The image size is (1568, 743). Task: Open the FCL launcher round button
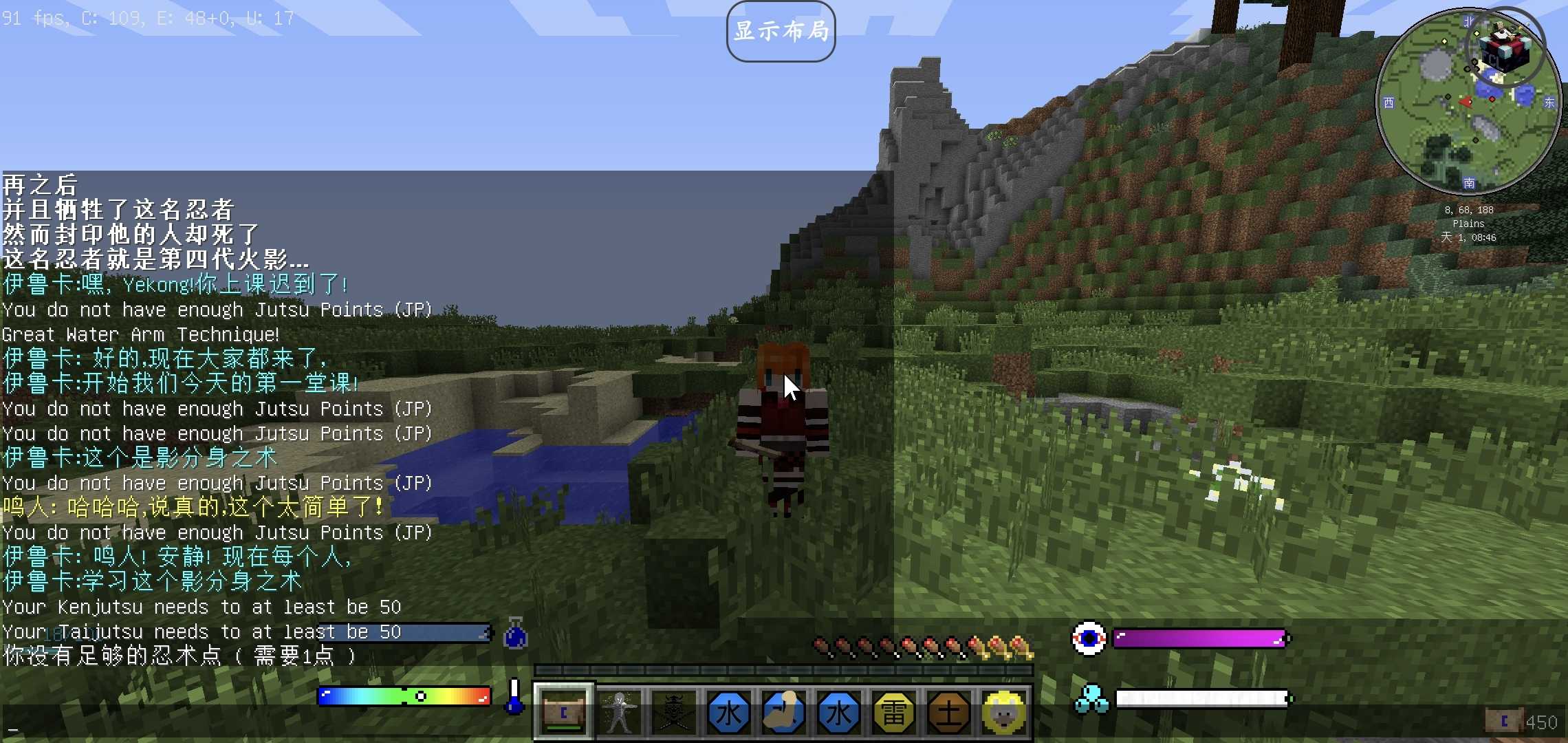tap(1505, 47)
